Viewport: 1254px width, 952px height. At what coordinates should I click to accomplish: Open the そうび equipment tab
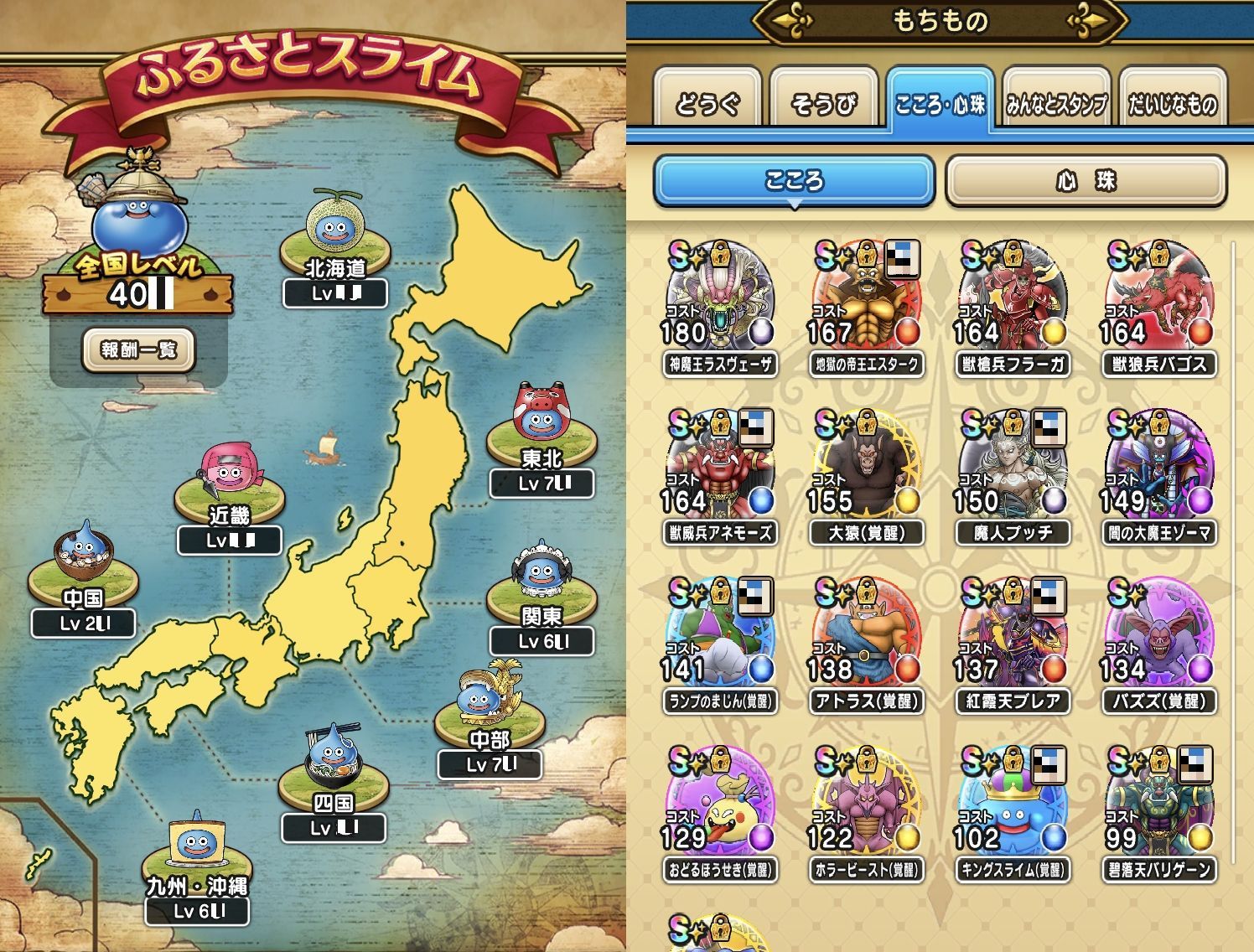(x=823, y=104)
